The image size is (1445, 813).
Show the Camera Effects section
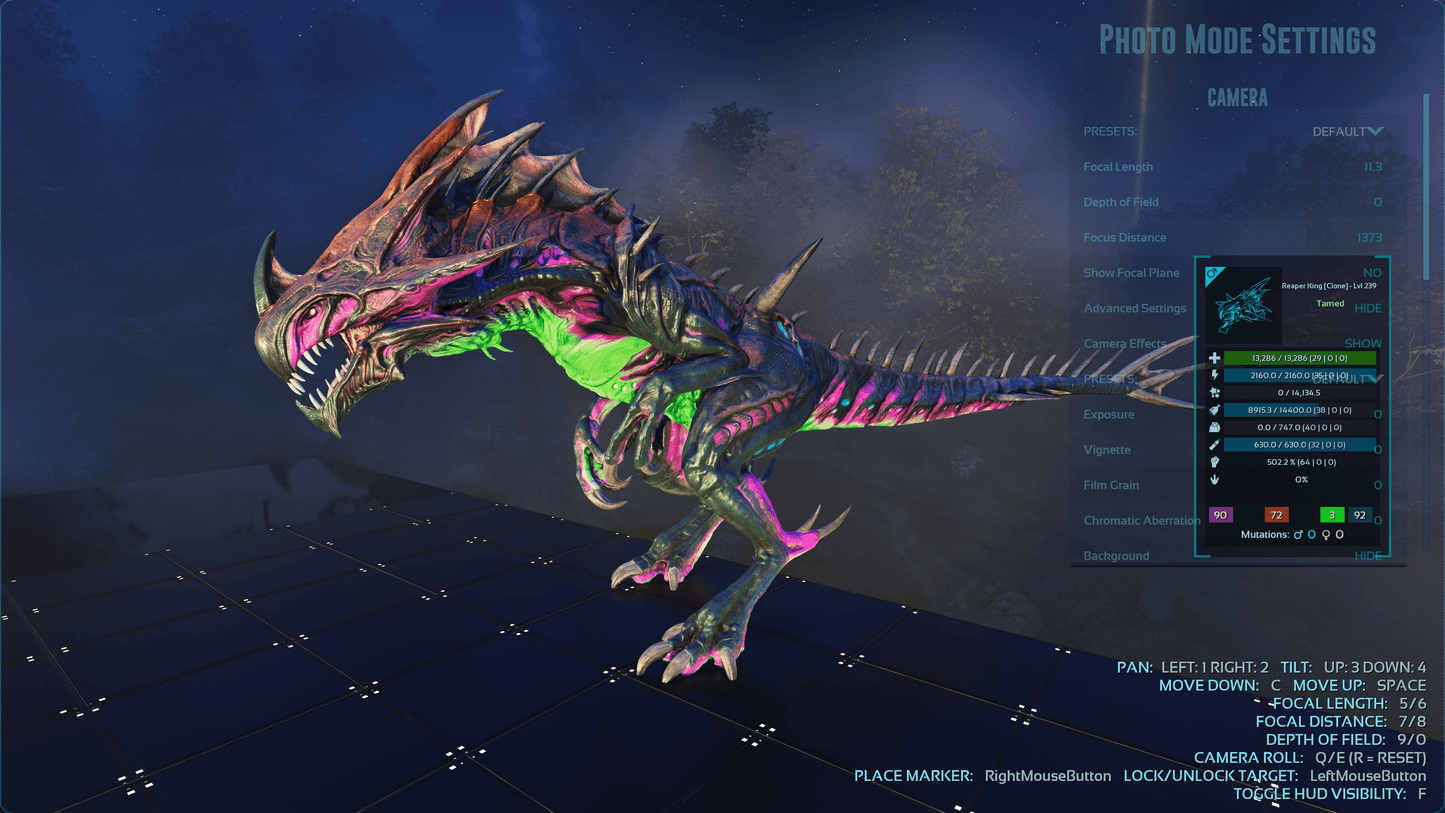(1362, 343)
